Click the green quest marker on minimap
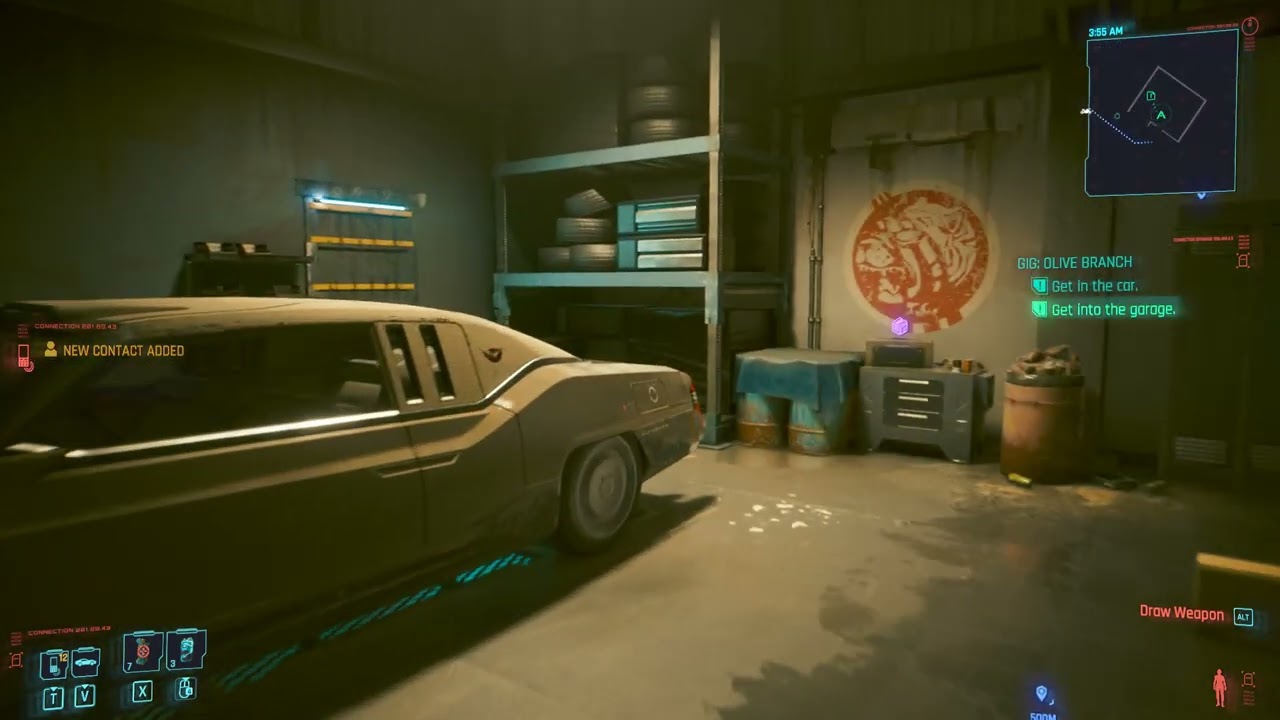Image resolution: width=1280 pixels, height=720 pixels. (1151, 96)
